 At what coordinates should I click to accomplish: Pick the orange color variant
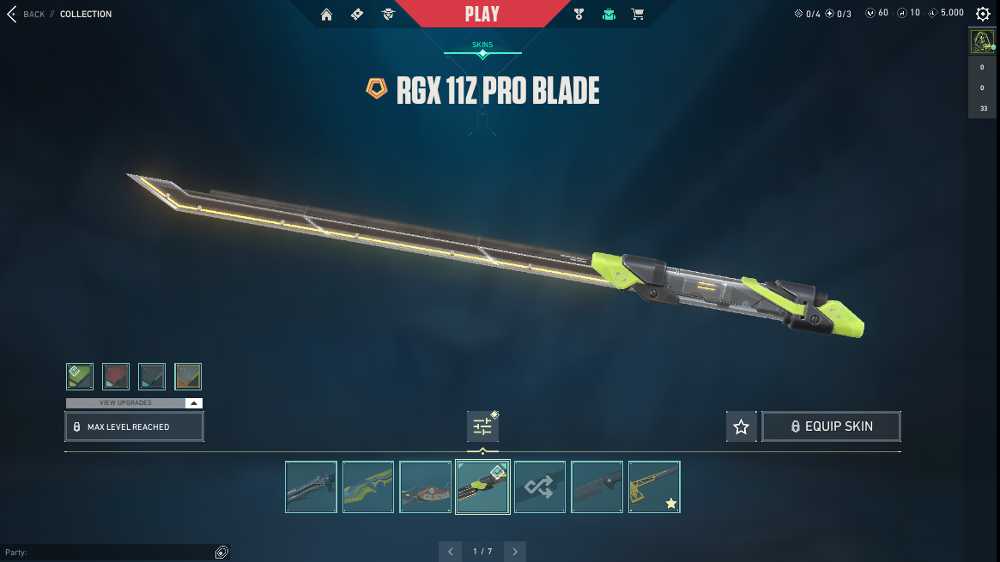(x=188, y=376)
